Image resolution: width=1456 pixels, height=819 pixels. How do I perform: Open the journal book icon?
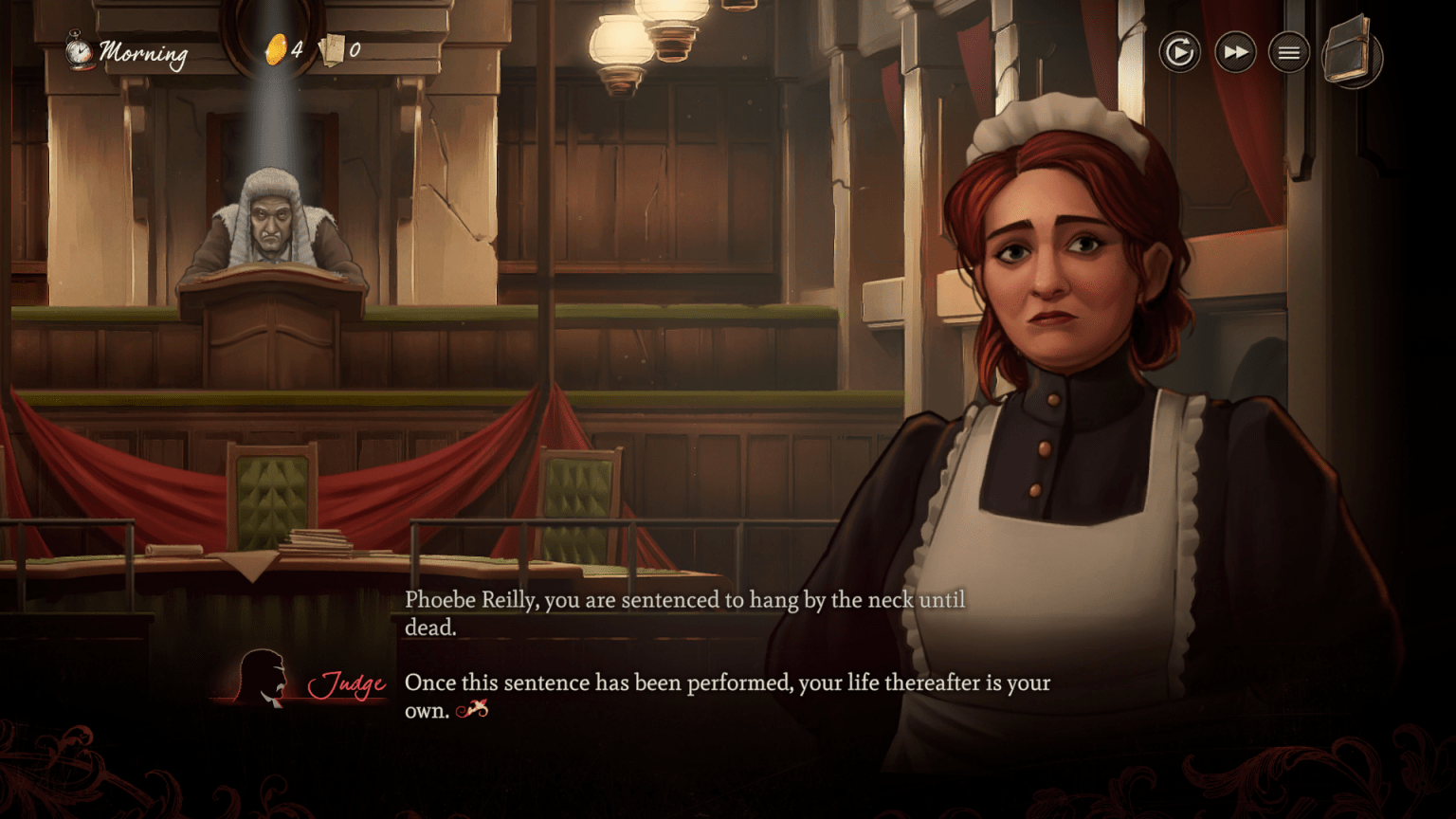pos(1352,53)
